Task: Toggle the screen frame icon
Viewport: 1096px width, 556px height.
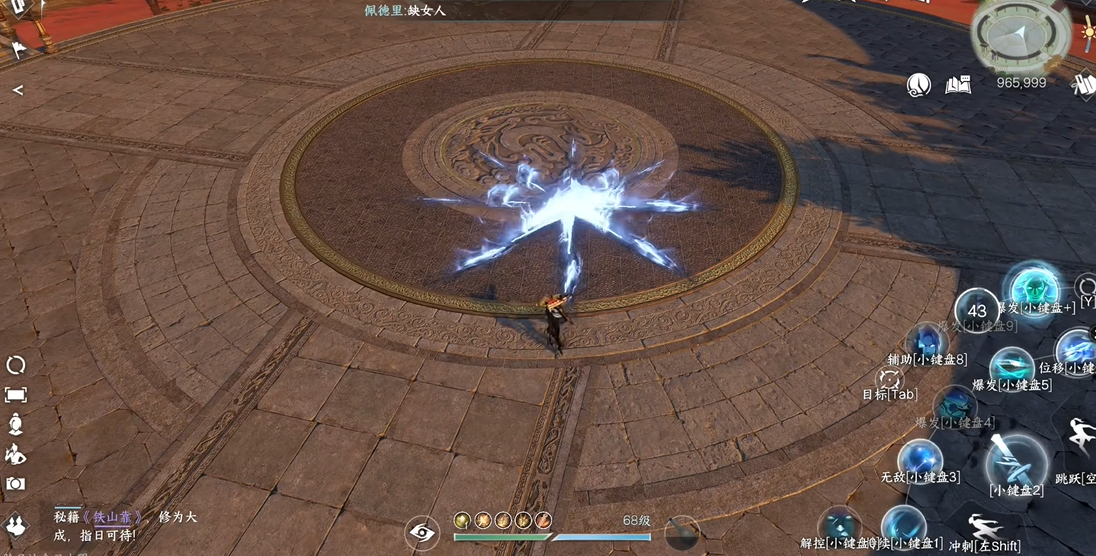Action: [16, 395]
